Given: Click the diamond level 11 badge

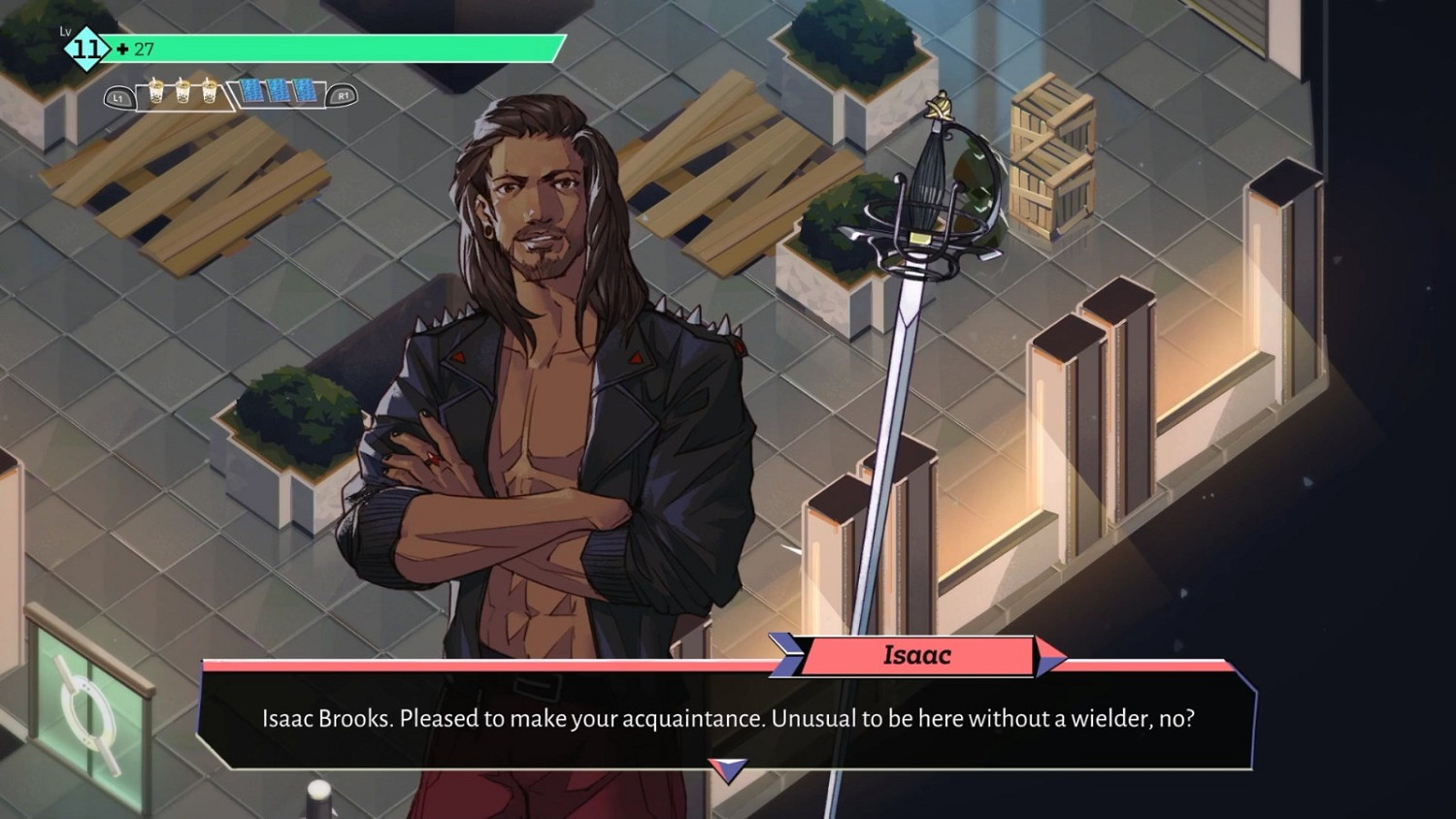Looking at the screenshot, I should click(x=87, y=49).
